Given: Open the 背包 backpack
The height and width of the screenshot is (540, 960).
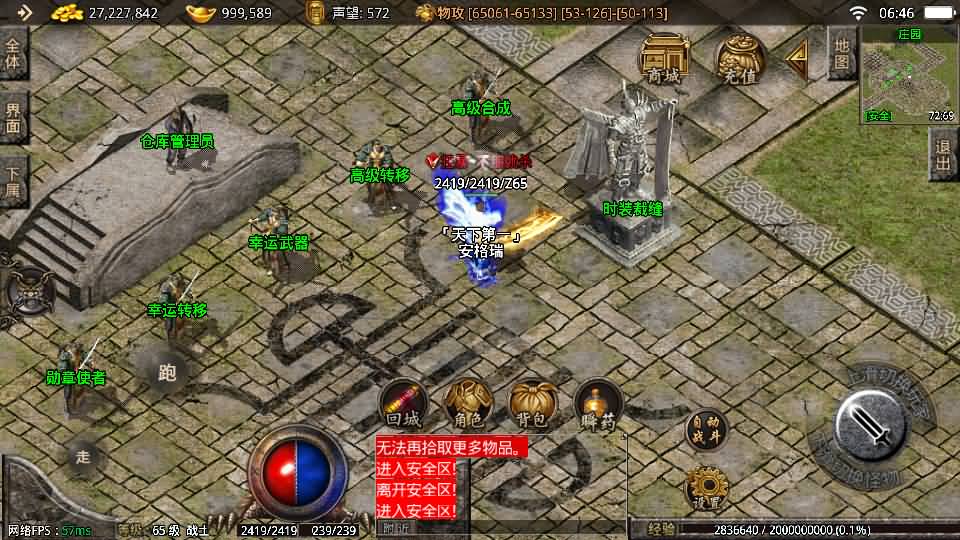Looking at the screenshot, I should 533,405.
